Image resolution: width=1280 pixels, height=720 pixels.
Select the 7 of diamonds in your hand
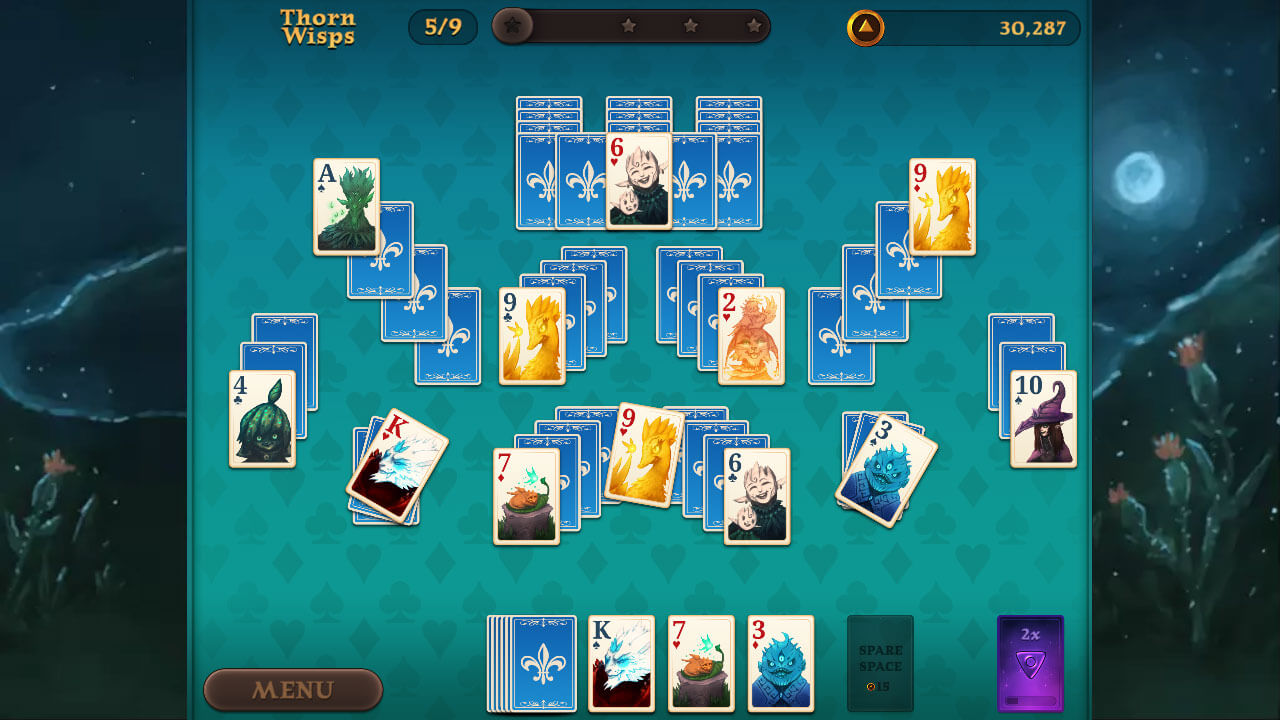click(701, 663)
